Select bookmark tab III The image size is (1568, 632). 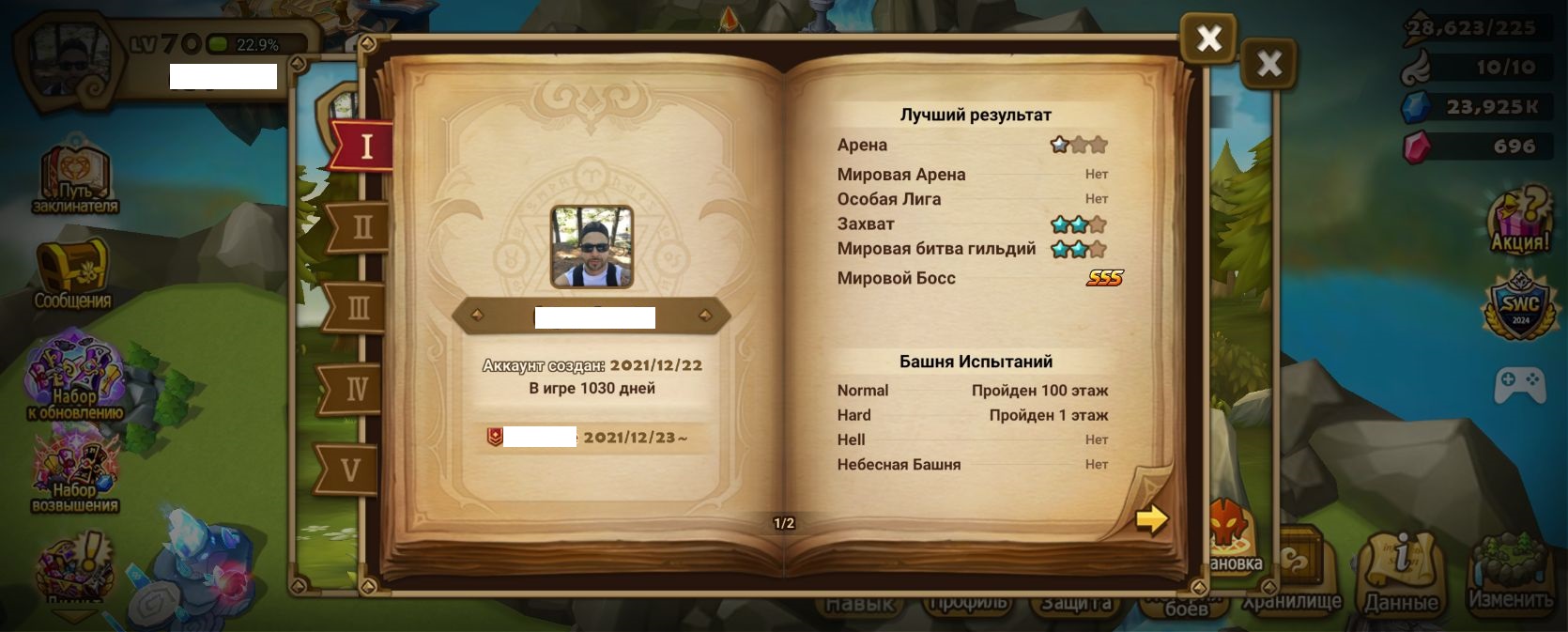pos(358,309)
